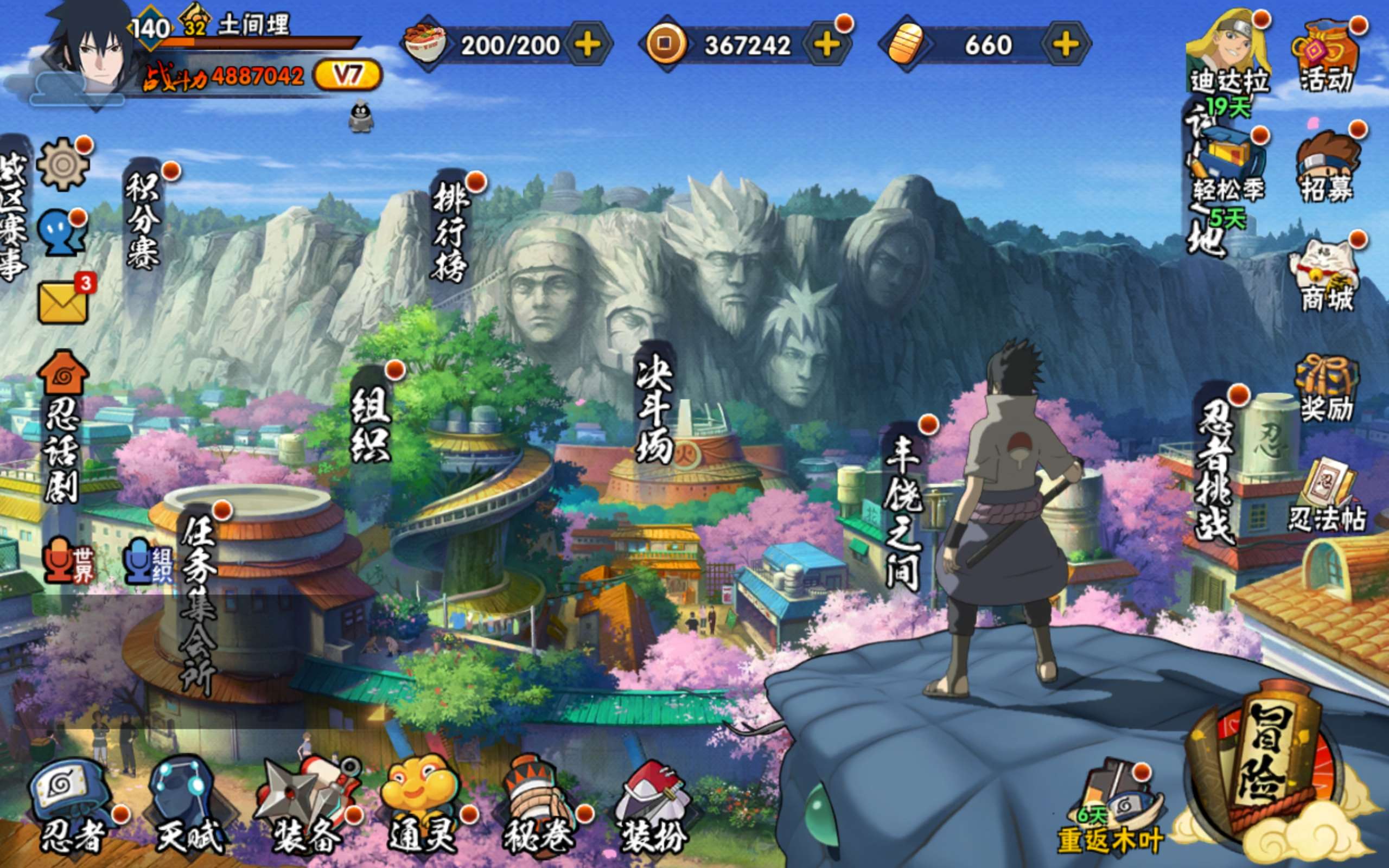Toggle the 世界 world voice chat microphone
Screen dimensions: 1389x868
point(68,560)
